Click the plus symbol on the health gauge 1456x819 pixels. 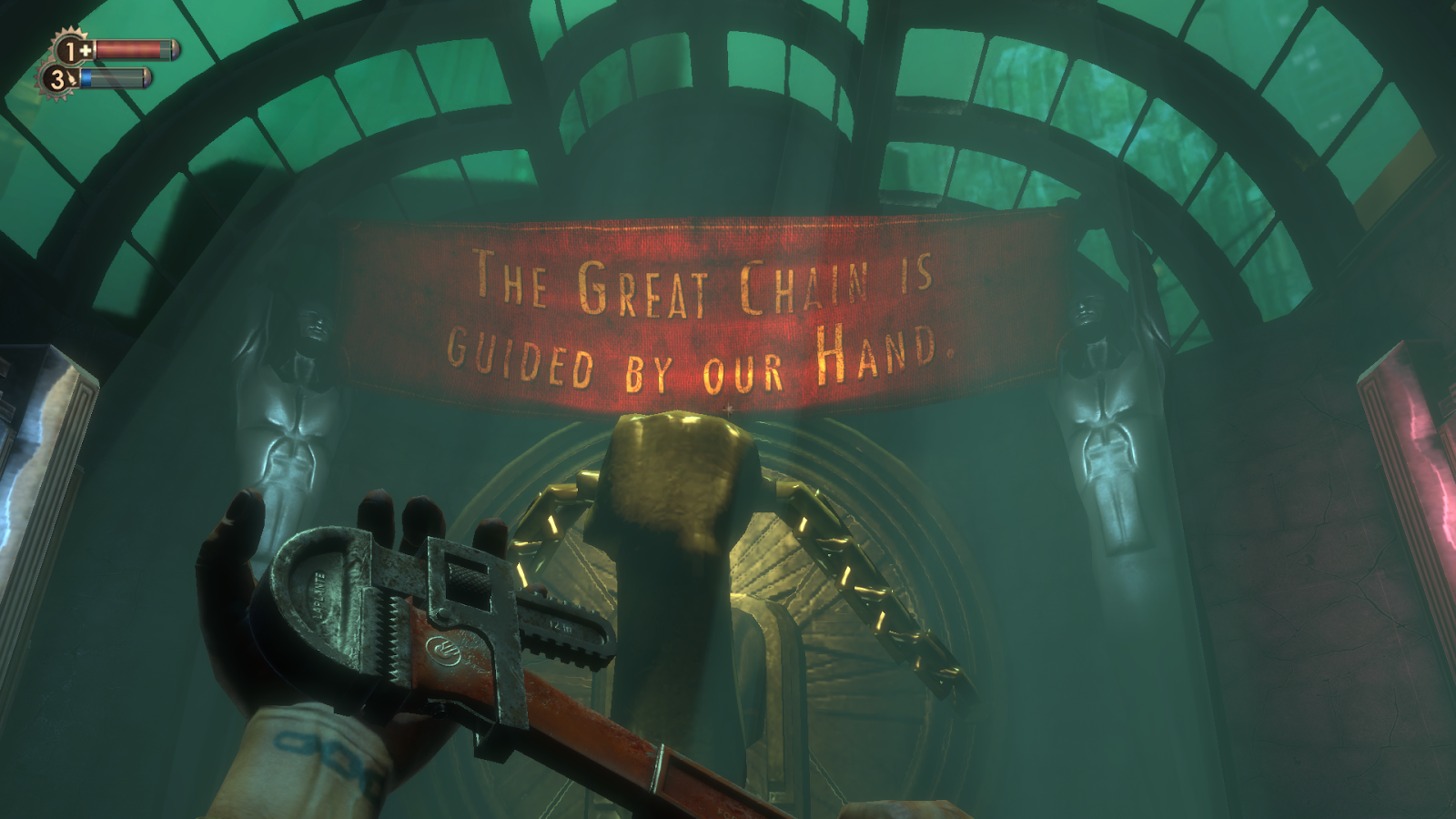point(85,50)
